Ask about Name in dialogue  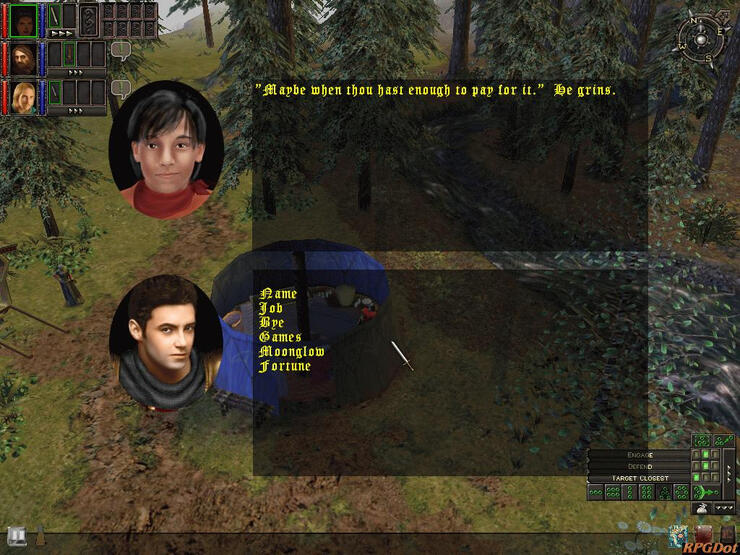click(279, 294)
